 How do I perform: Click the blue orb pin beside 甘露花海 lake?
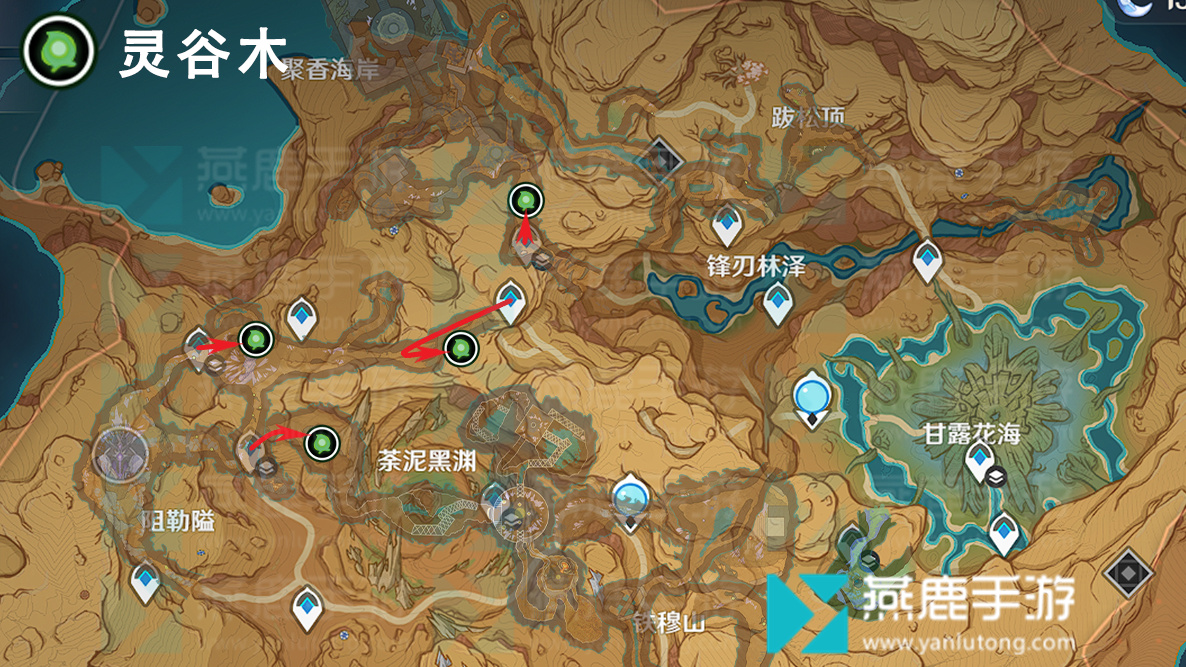point(811,397)
